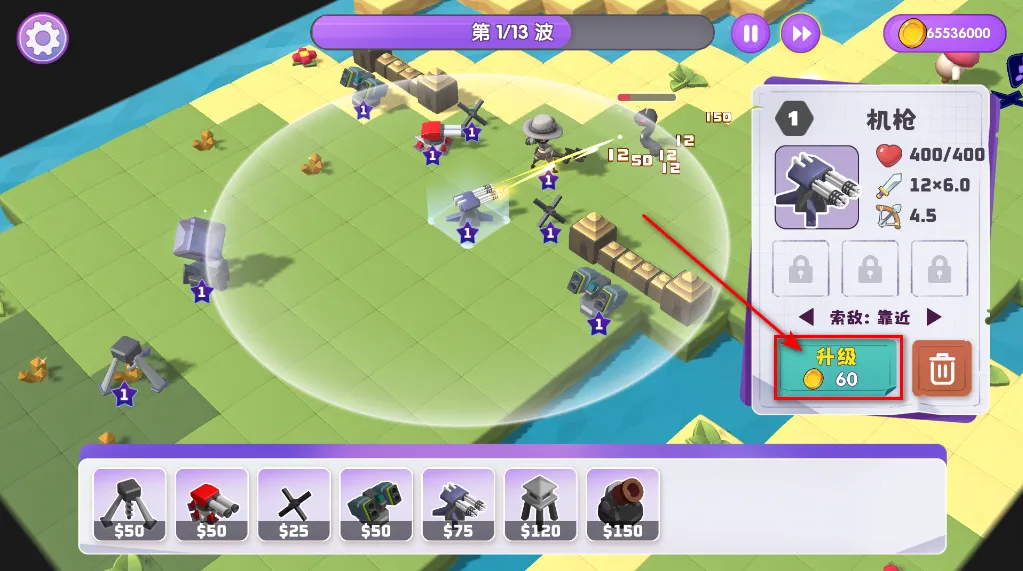Activate the fast-forward speed button

(800, 34)
